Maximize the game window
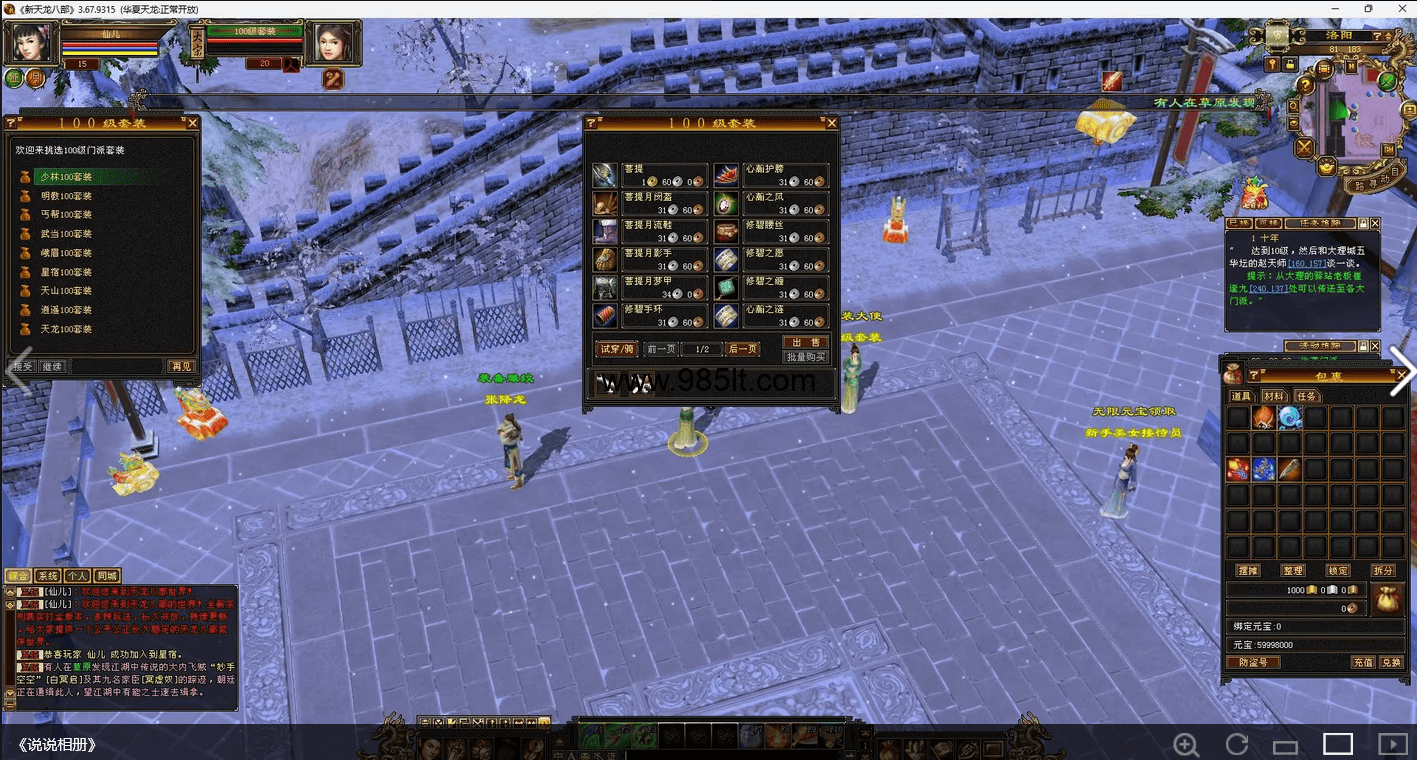Viewport: 1417px width, 760px height. tap(1369, 9)
